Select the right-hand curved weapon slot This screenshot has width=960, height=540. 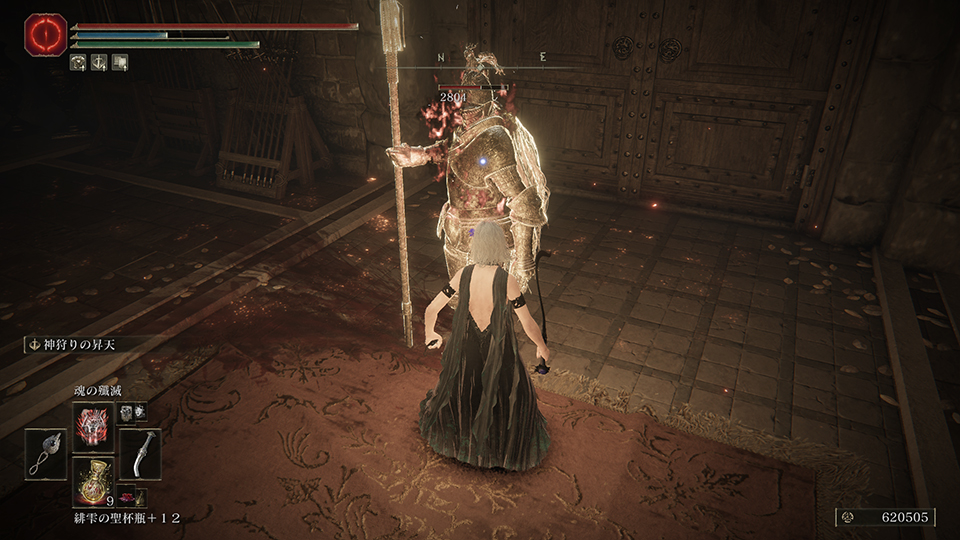click(140, 453)
